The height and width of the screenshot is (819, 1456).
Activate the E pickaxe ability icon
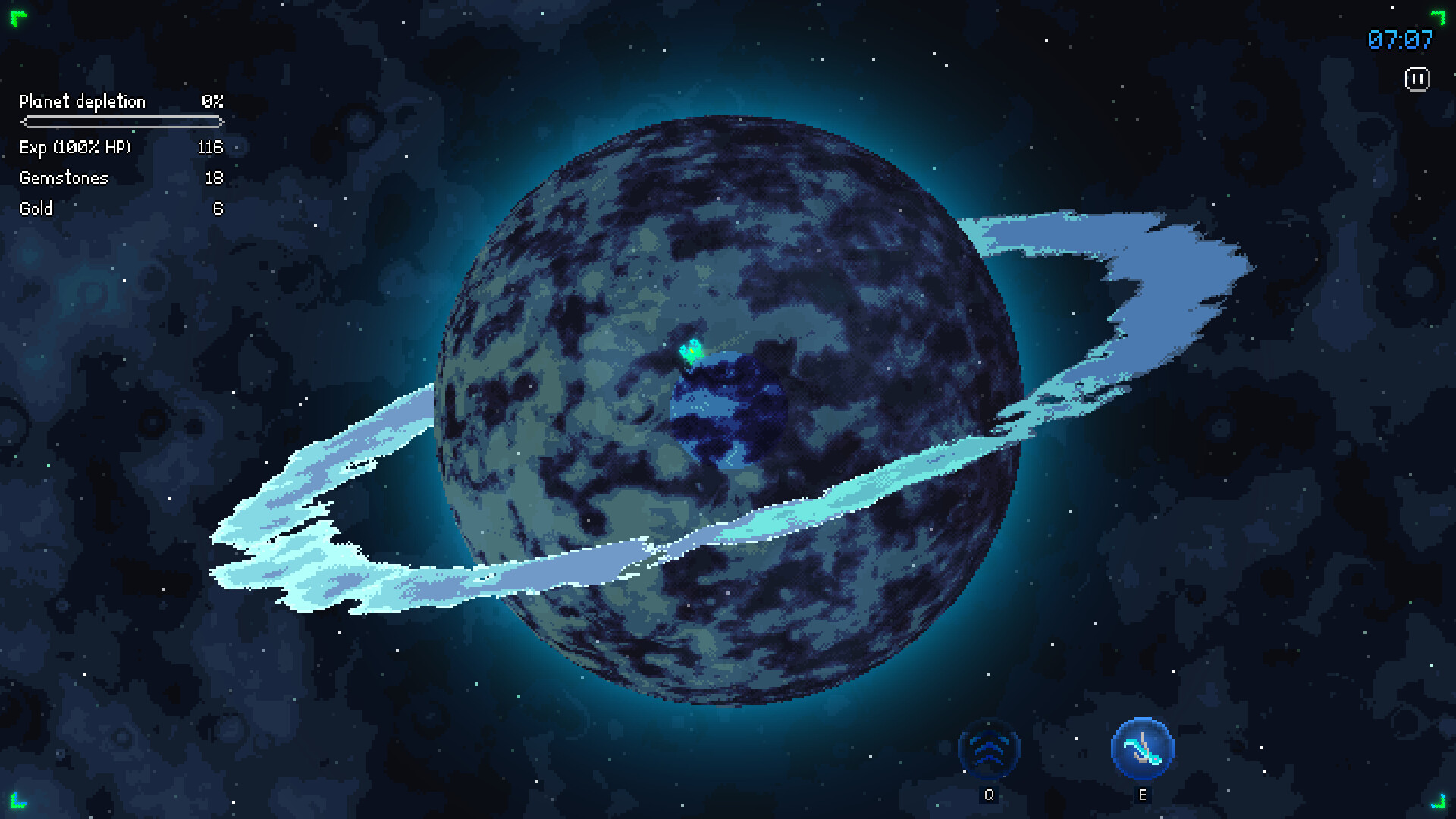pyautogui.click(x=1141, y=747)
